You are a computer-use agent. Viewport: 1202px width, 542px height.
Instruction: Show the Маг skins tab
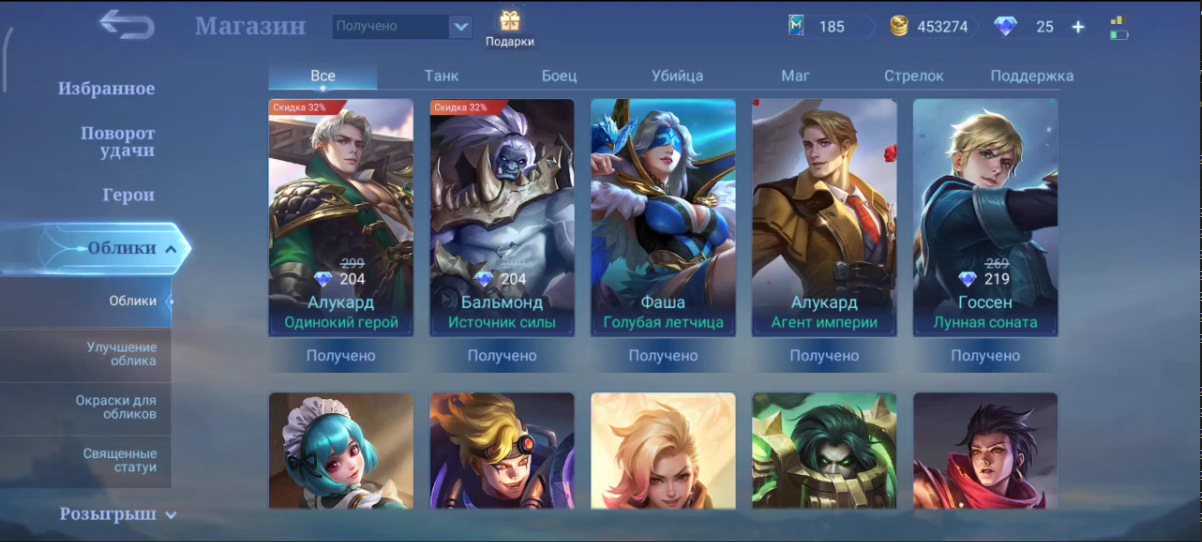point(796,76)
